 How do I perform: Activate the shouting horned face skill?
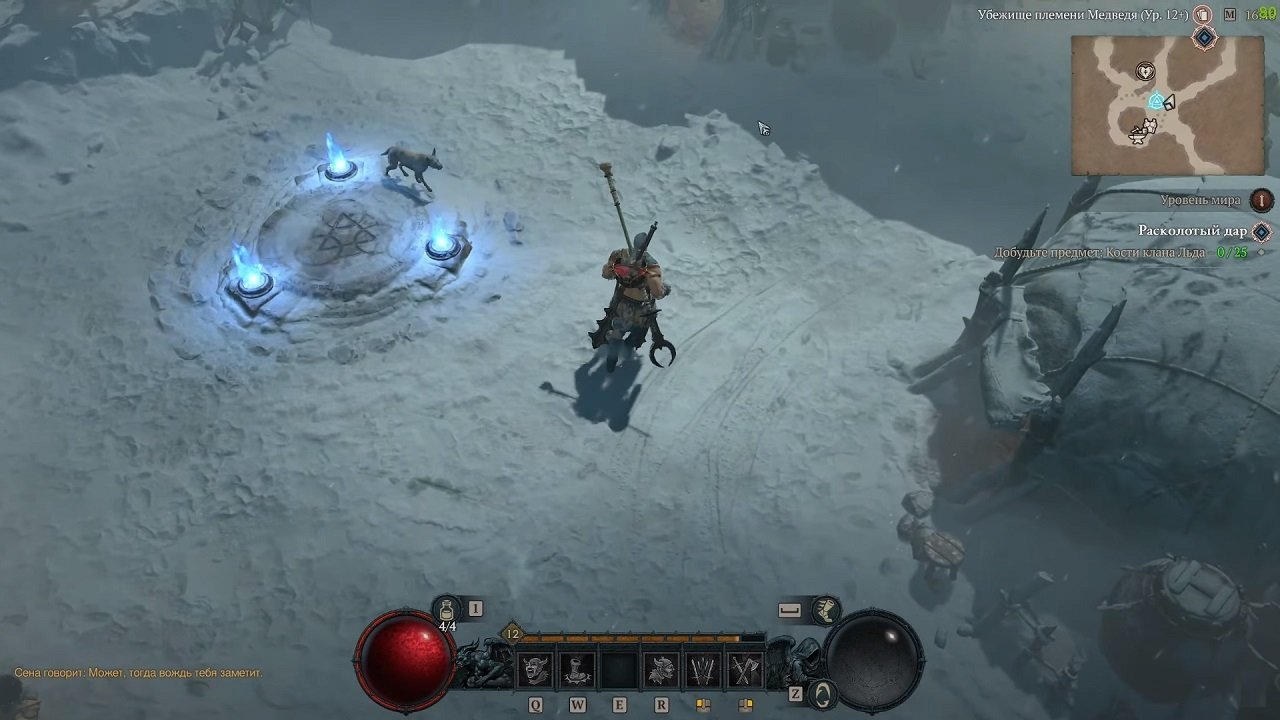click(x=536, y=669)
